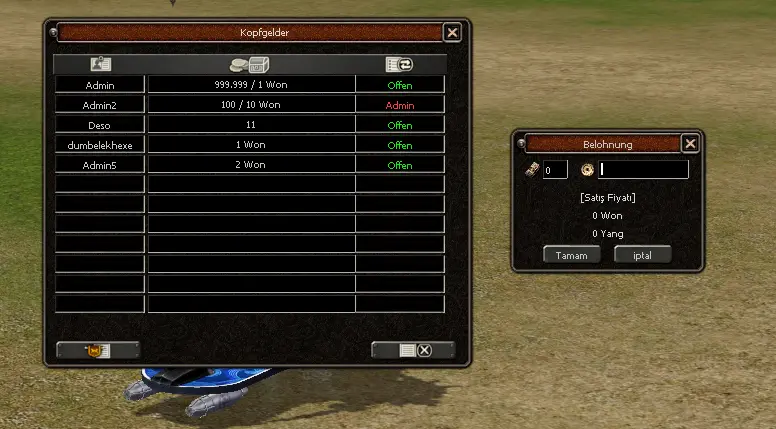Select the dumbelekhexe bounty entry
The image size is (776, 429).
[100, 145]
